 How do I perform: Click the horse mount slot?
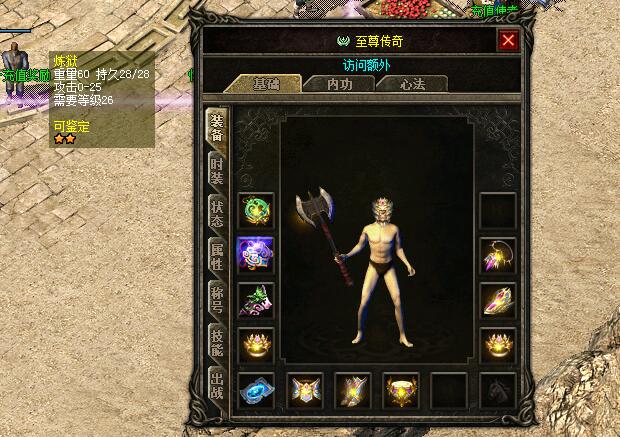coord(498,391)
